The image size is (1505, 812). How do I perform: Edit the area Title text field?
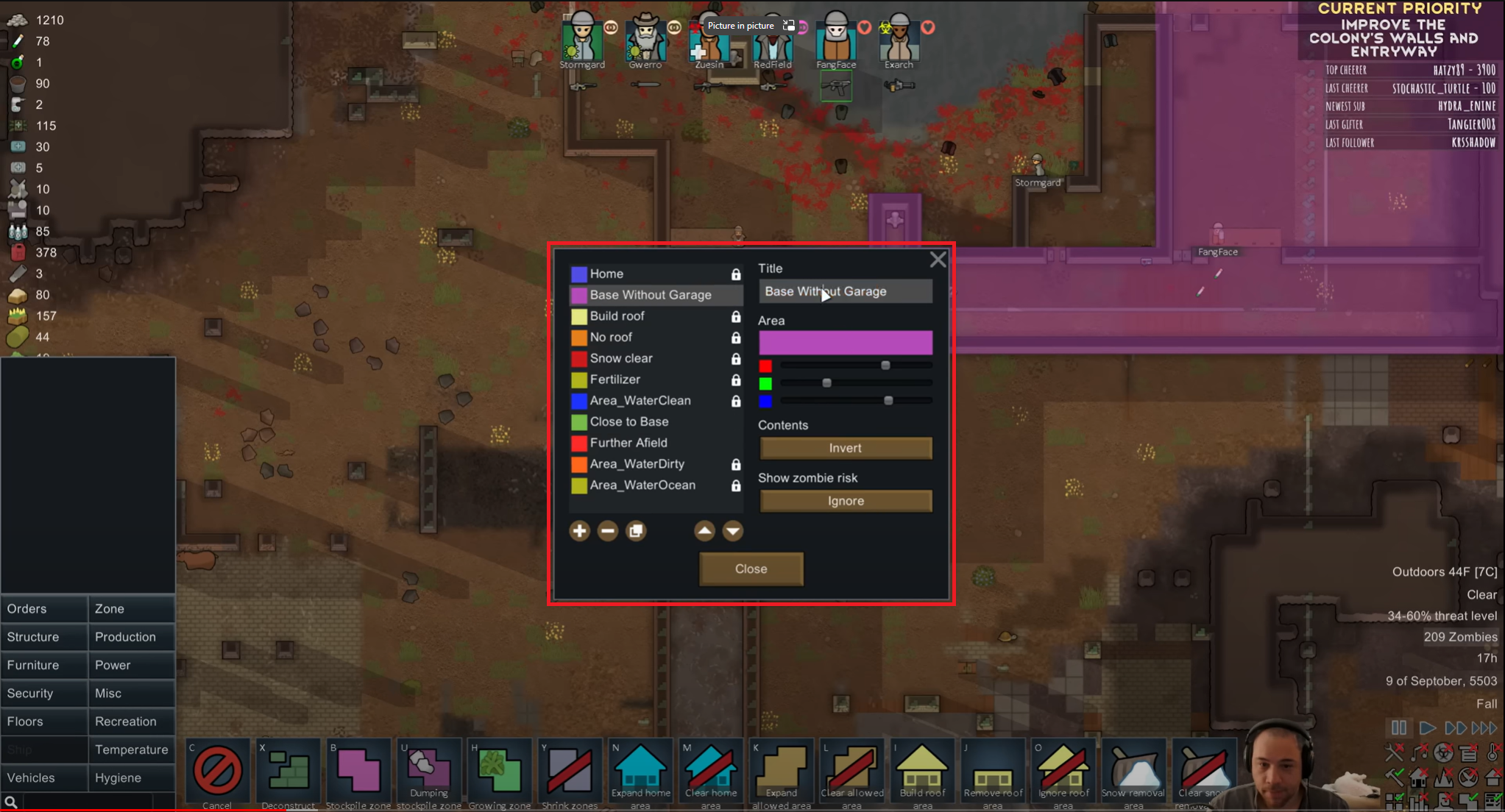(845, 292)
